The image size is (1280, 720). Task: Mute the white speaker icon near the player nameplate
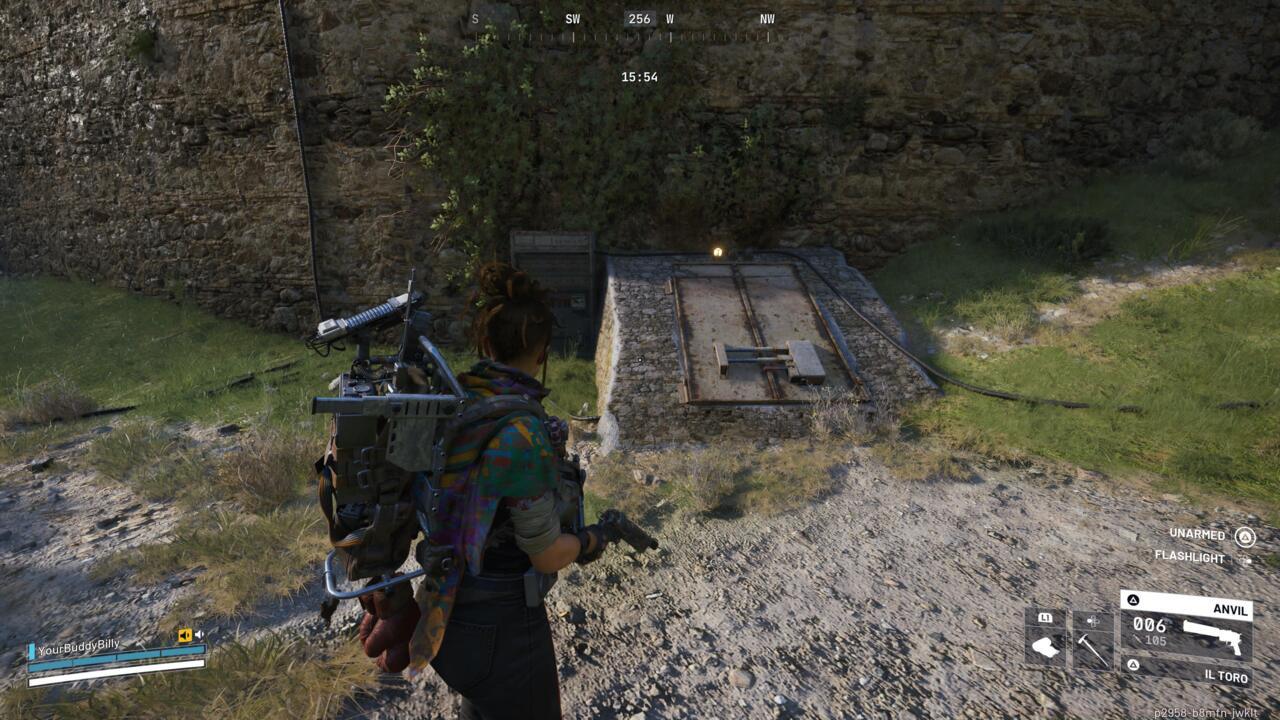199,634
